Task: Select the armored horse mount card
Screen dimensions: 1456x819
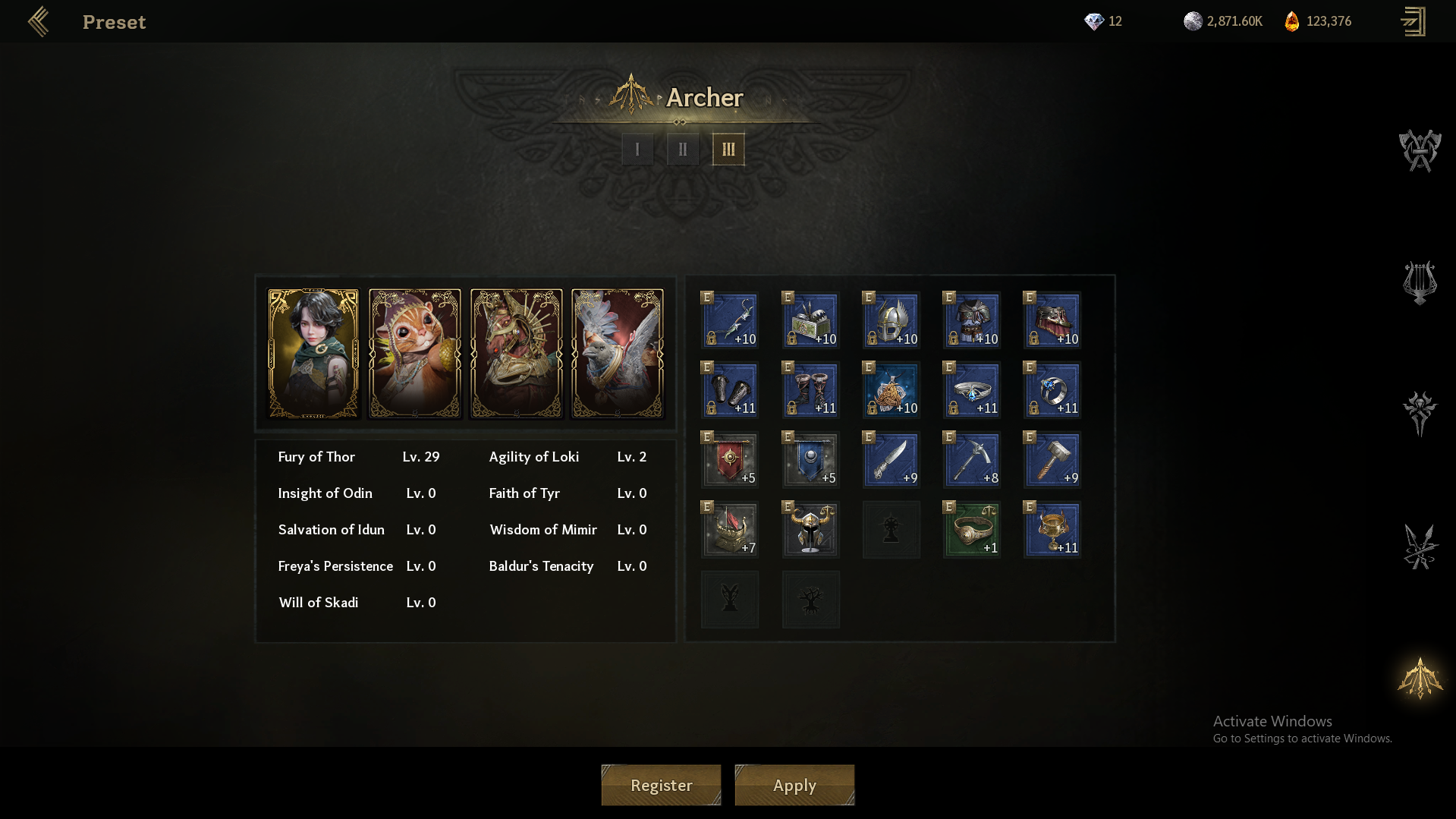Action: [x=517, y=354]
